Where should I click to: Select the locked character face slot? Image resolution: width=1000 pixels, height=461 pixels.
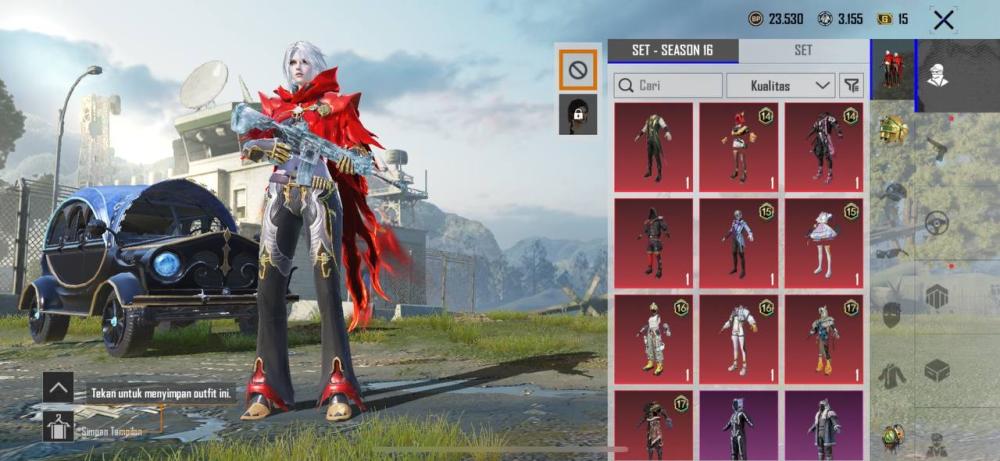click(x=578, y=115)
